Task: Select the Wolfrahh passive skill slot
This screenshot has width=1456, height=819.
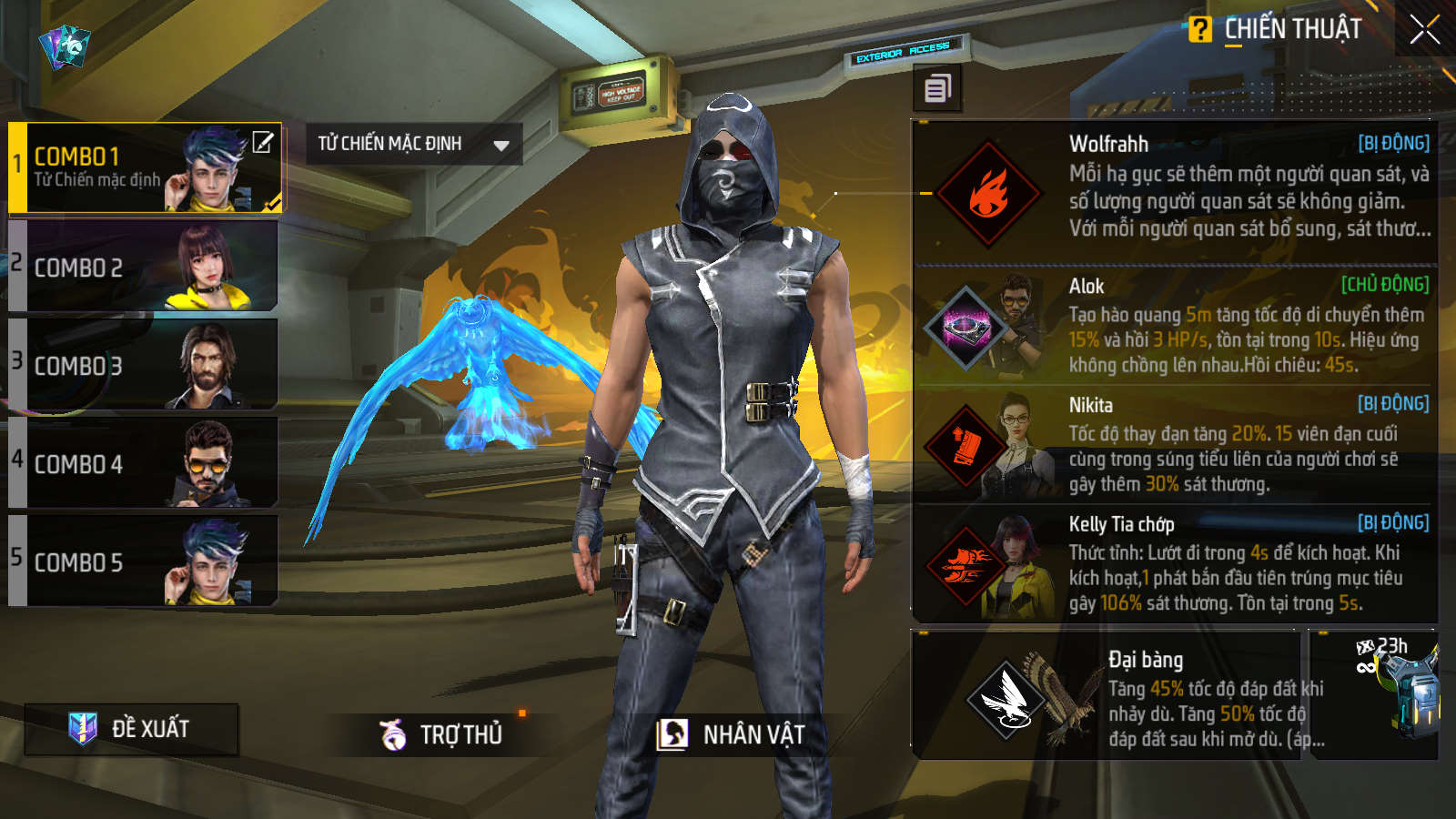Action: (1174, 192)
